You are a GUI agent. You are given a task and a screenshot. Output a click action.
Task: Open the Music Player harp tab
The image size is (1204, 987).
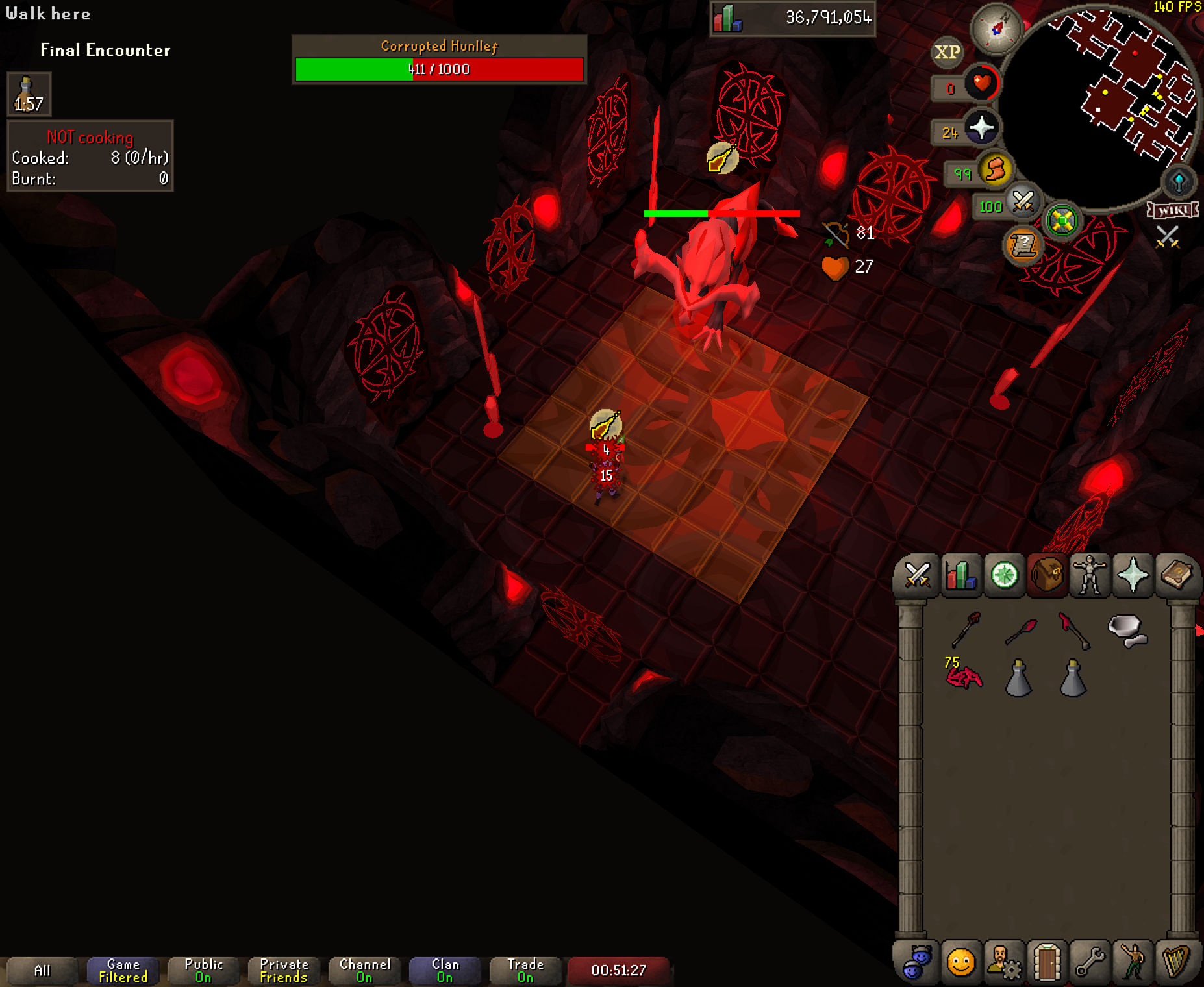pos(1176,962)
